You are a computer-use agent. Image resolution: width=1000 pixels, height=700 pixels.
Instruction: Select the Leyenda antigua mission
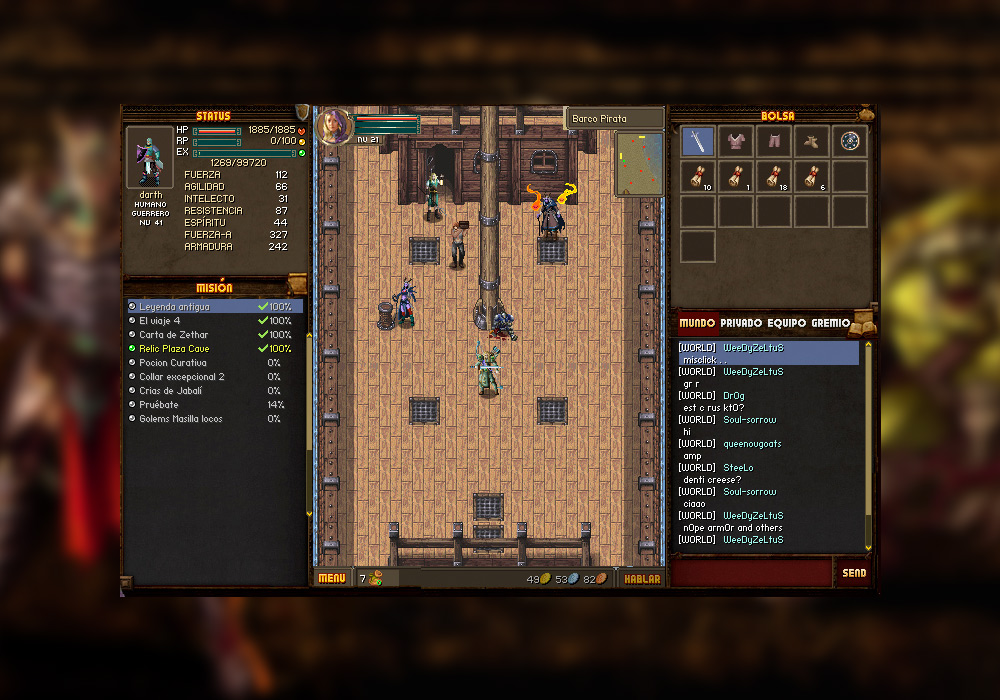coord(175,307)
